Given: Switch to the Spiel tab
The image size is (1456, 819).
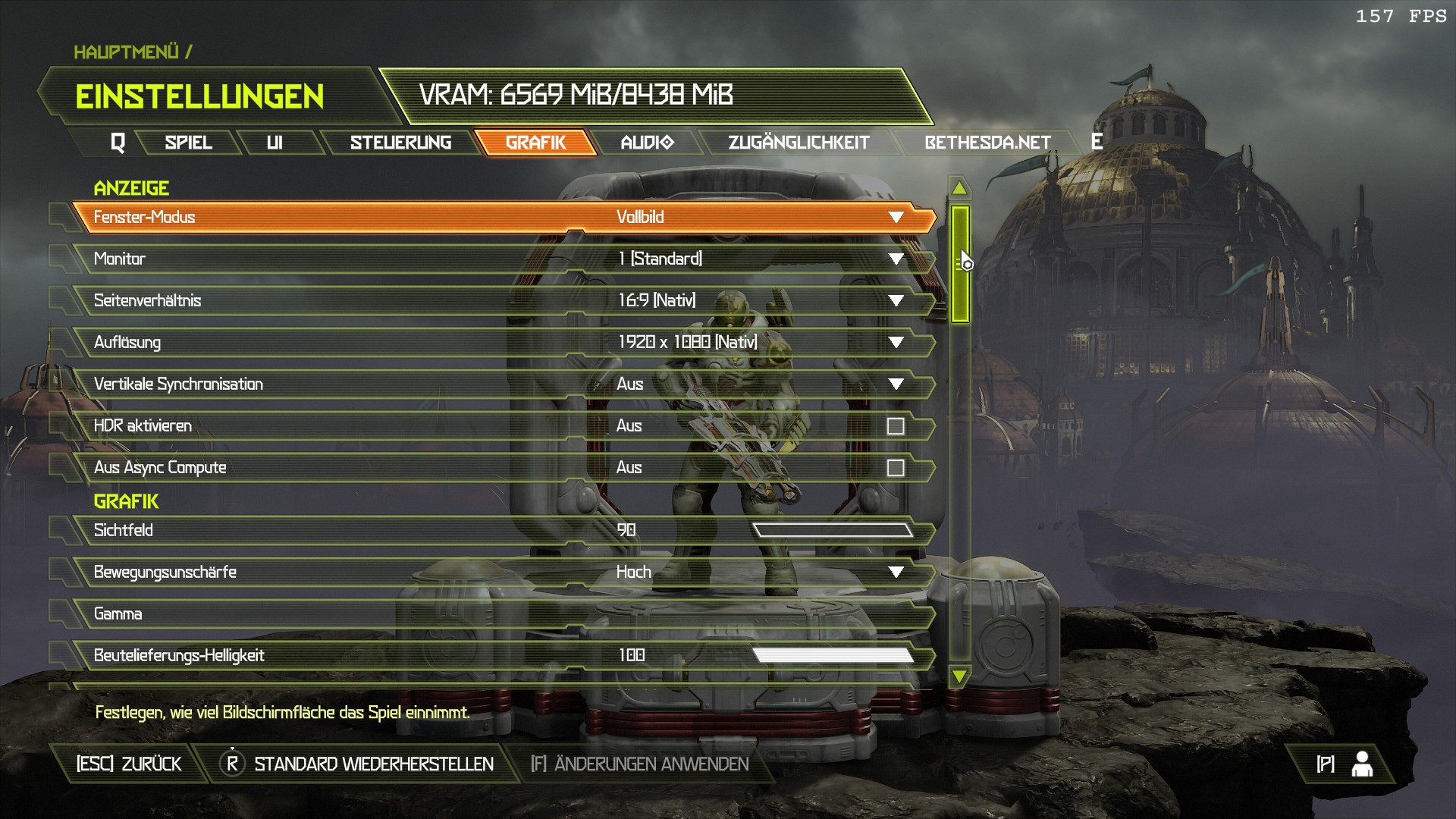Looking at the screenshot, I should click(x=188, y=143).
